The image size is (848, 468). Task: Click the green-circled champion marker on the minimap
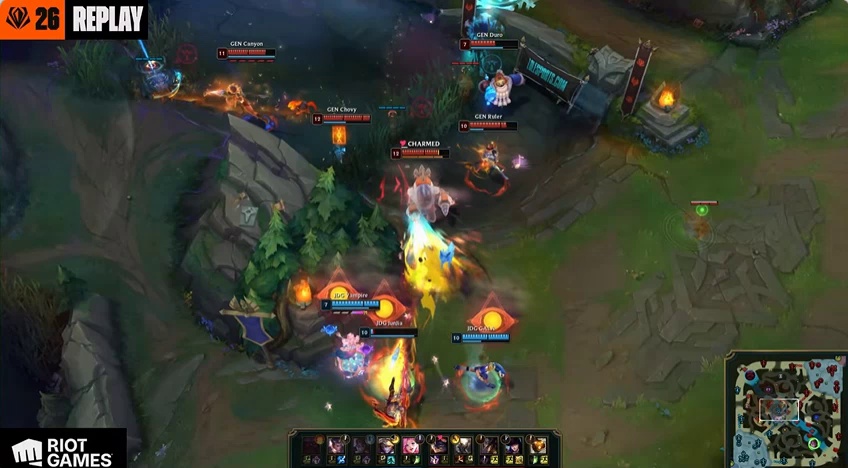pyautogui.click(x=814, y=443)
